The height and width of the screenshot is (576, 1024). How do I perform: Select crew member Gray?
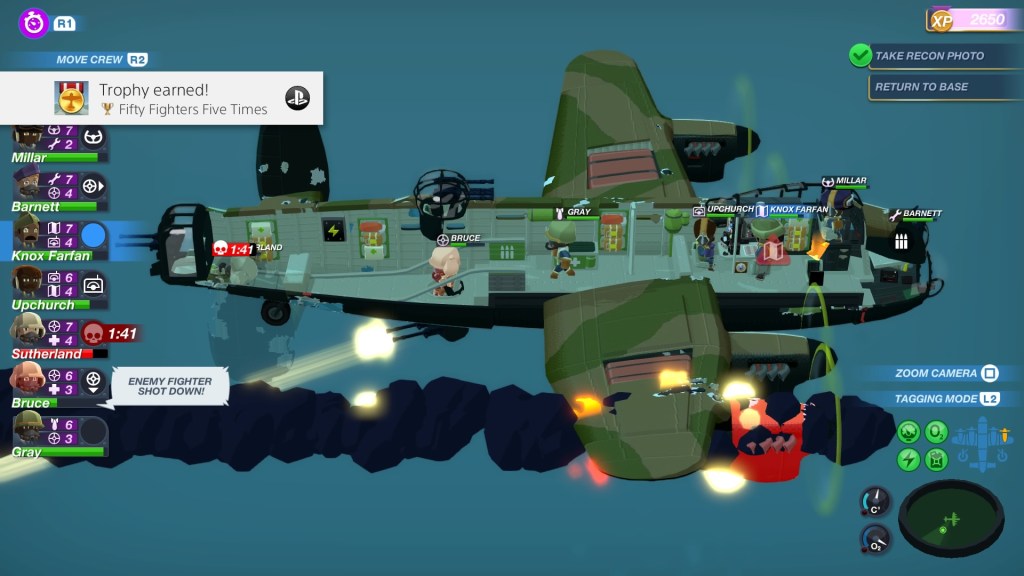[x=28, y=431]
